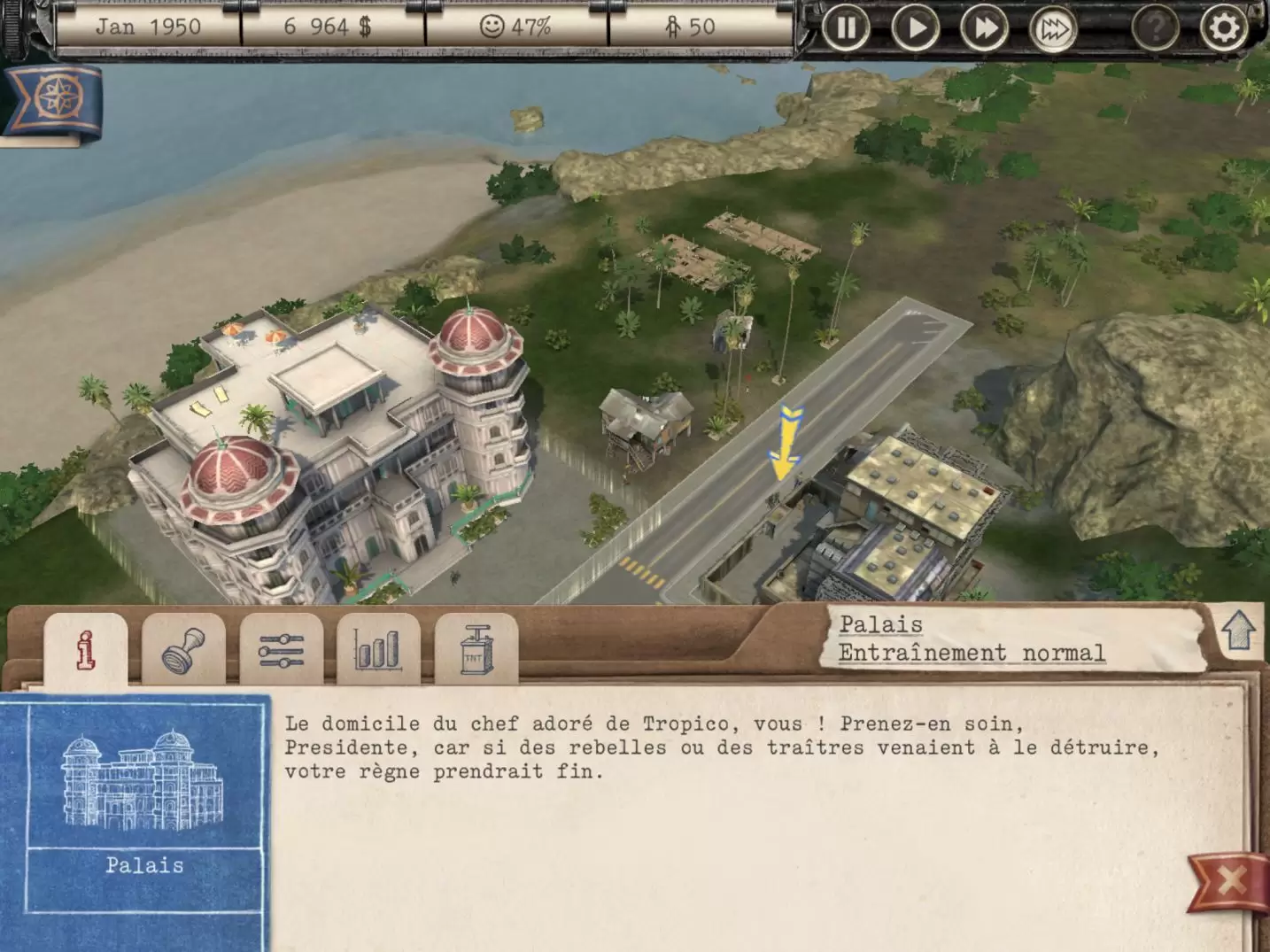Click the population count indicator

pyautogui.click(x=690, y=27)
